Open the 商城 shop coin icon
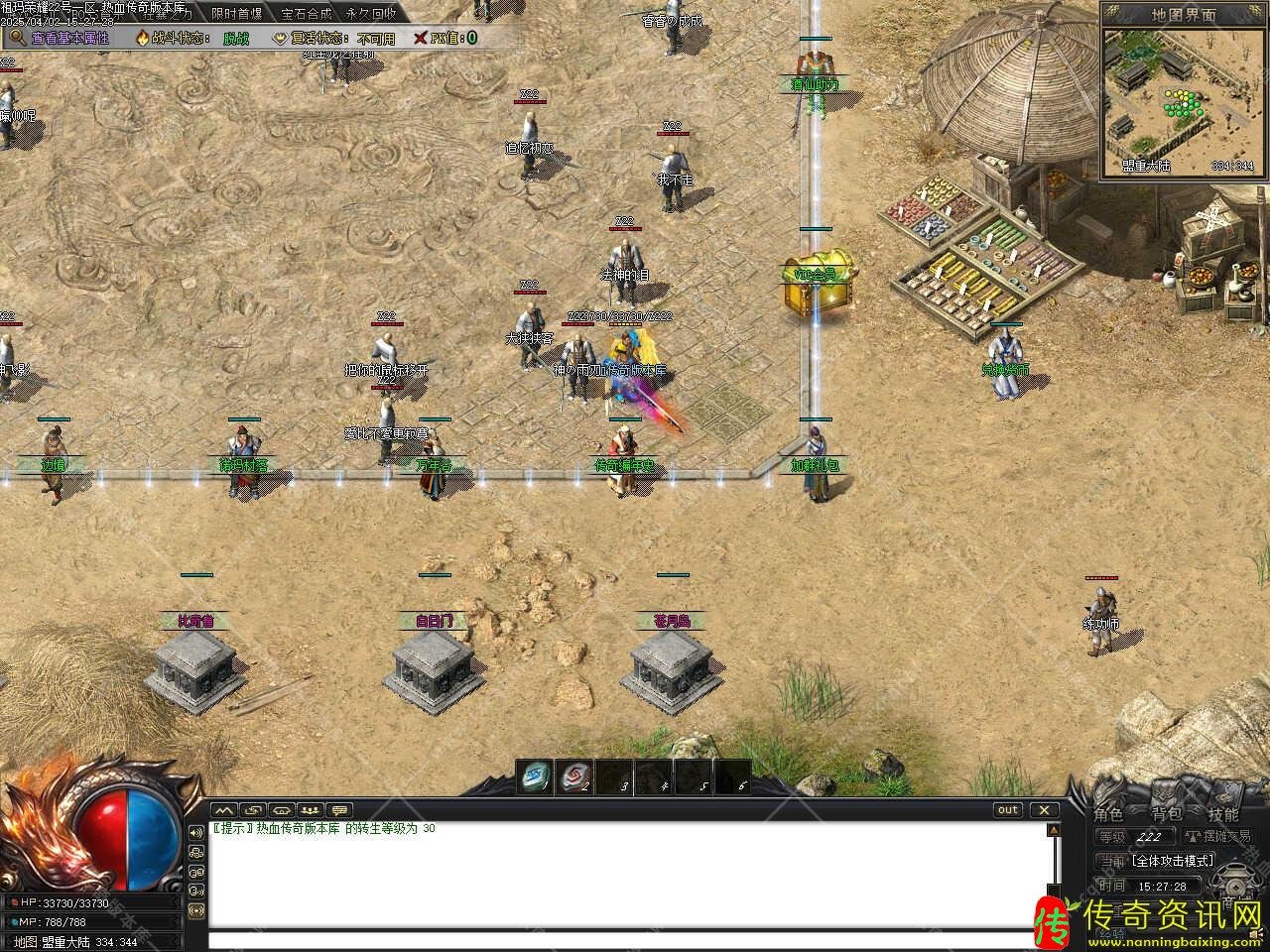The width and height of the screenshot is (1270, 952). [1234, 885]
